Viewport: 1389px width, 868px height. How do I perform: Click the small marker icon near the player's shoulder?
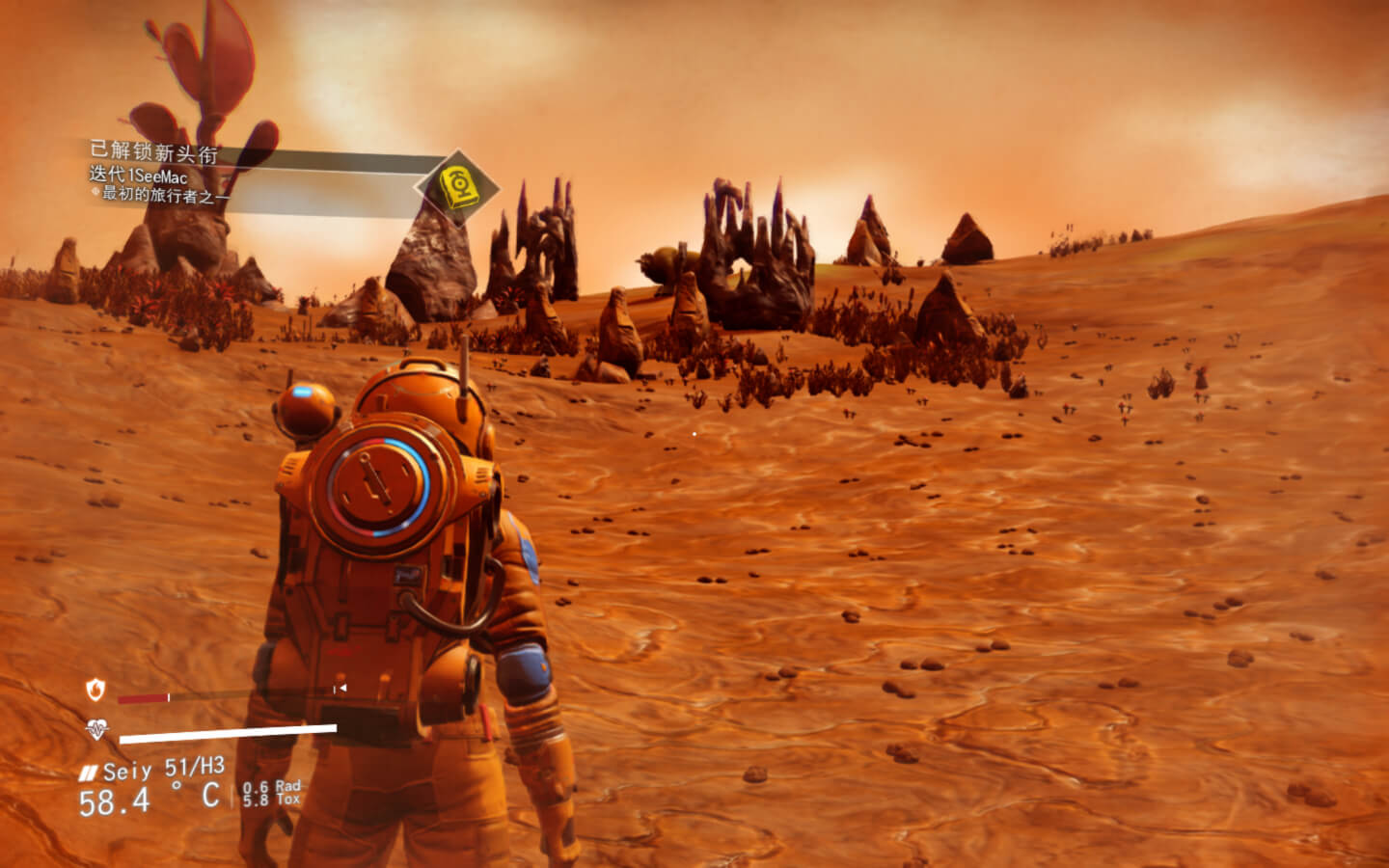[340, 689]
